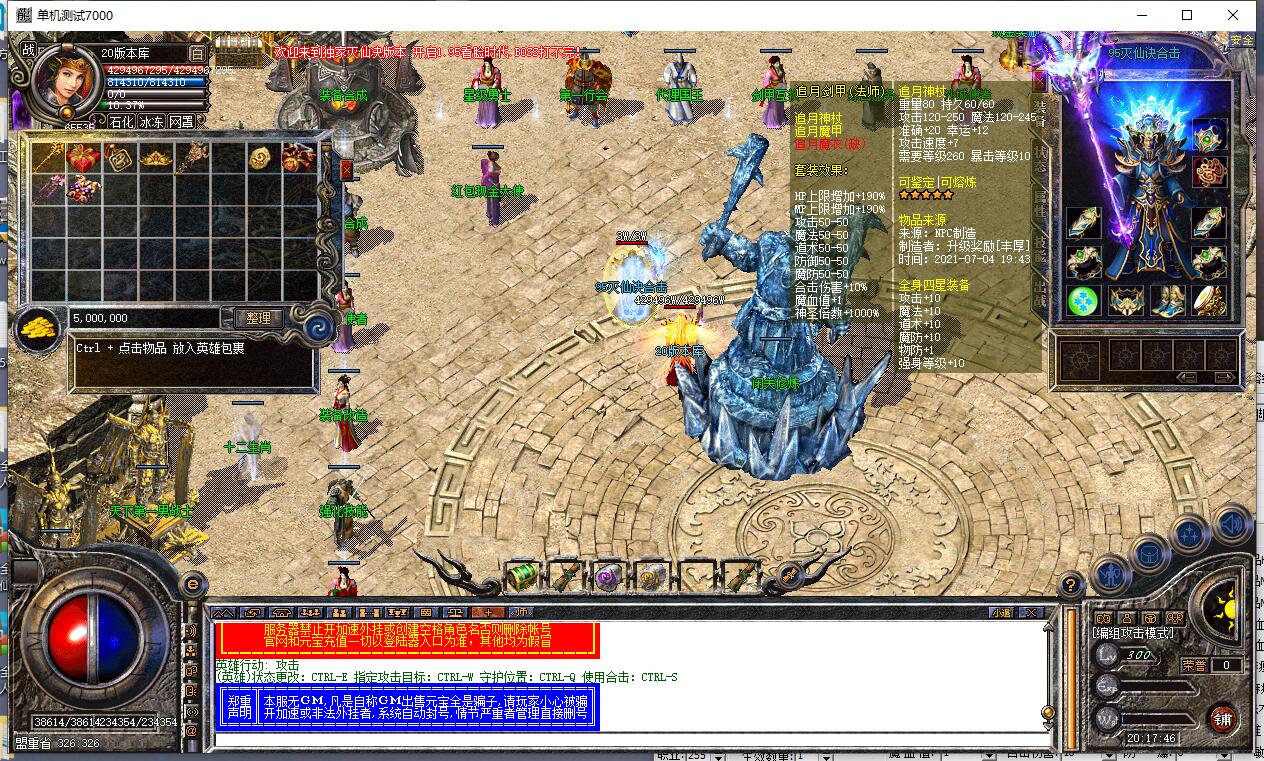Toggle the 冰冻 freeze status button
Viewport: 1264px width, 761px height.
151,121
